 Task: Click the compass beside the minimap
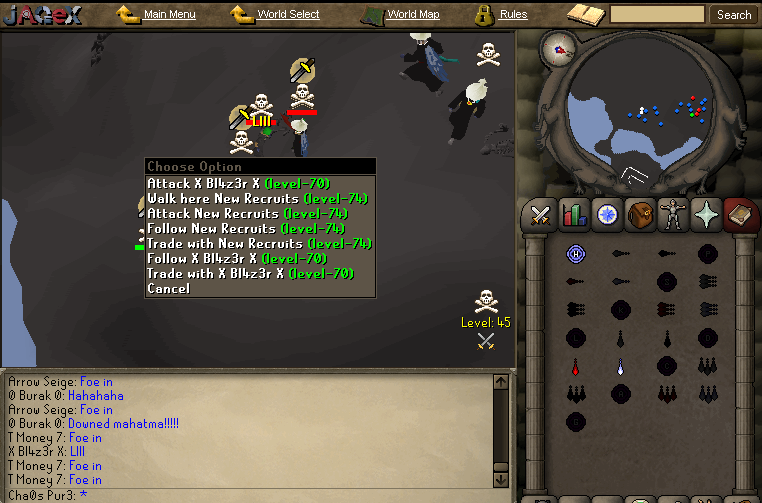coord(560,48)
